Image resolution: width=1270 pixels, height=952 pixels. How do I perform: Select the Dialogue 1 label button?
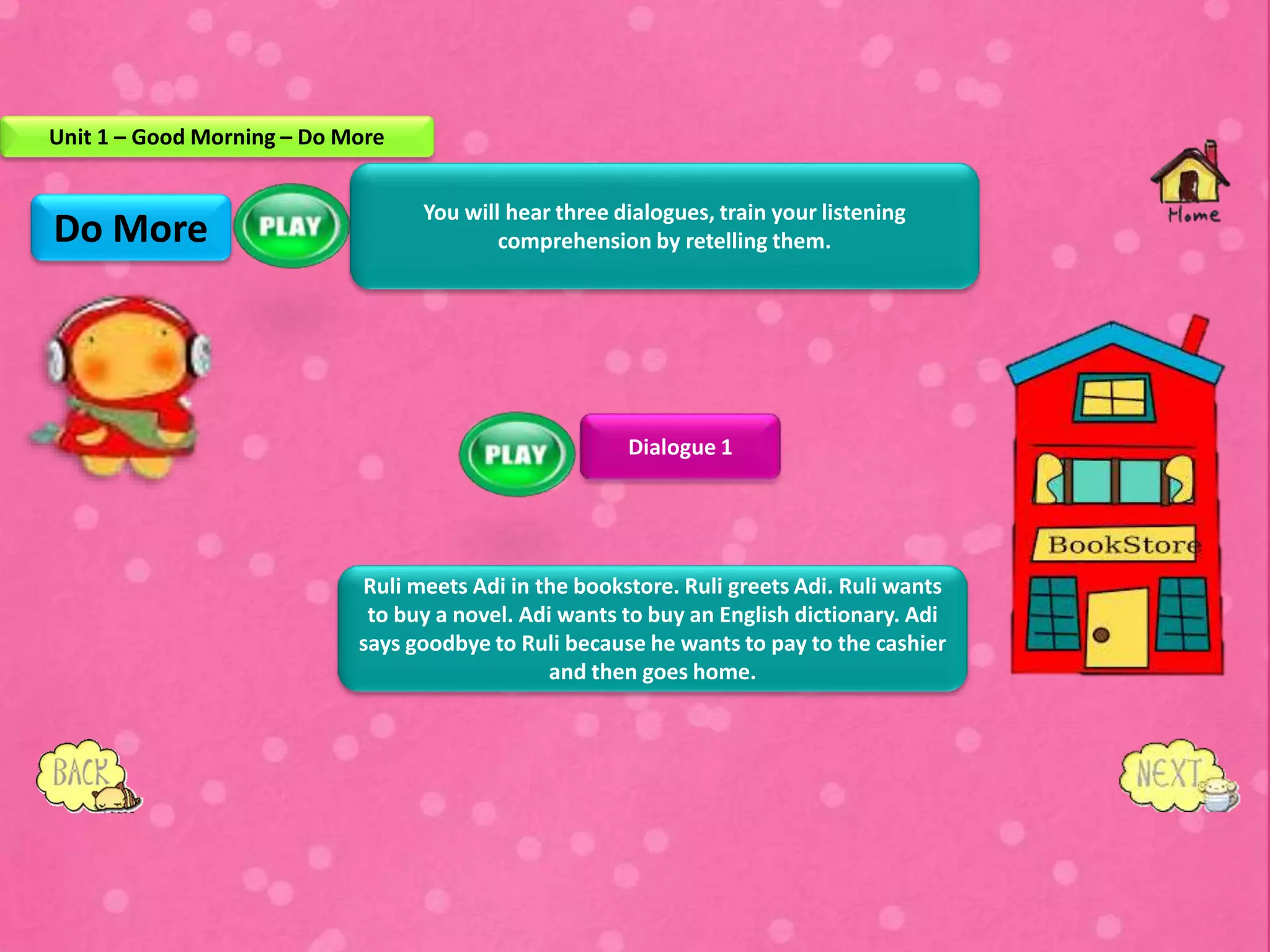point(680,447)
